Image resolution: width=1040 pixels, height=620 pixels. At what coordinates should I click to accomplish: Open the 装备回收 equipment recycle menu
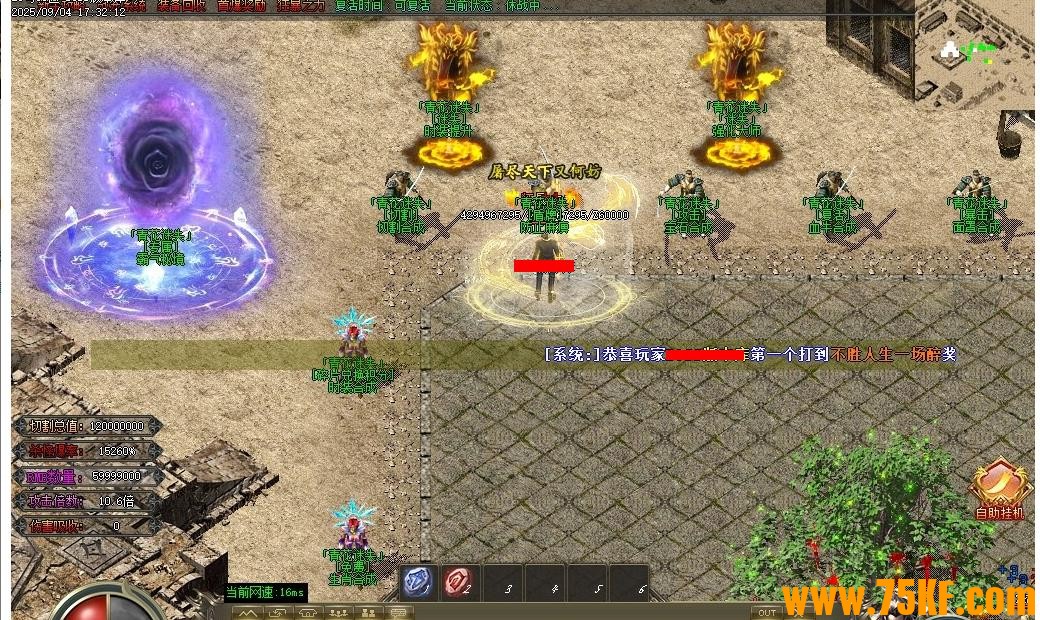pos(181,5)
